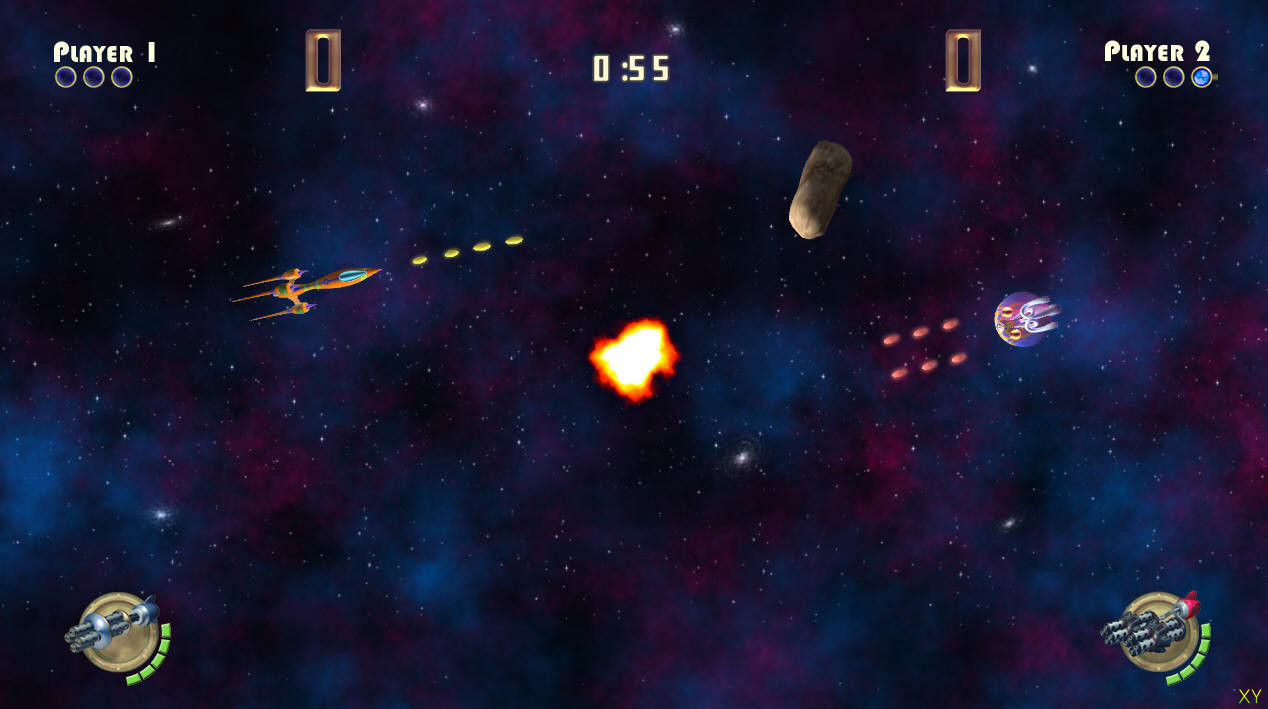Click Player 2's glowing blue orb indicator
The width and height of the screenshot is (1268, 709).
pyautogui.click(x=1202, y=77)
